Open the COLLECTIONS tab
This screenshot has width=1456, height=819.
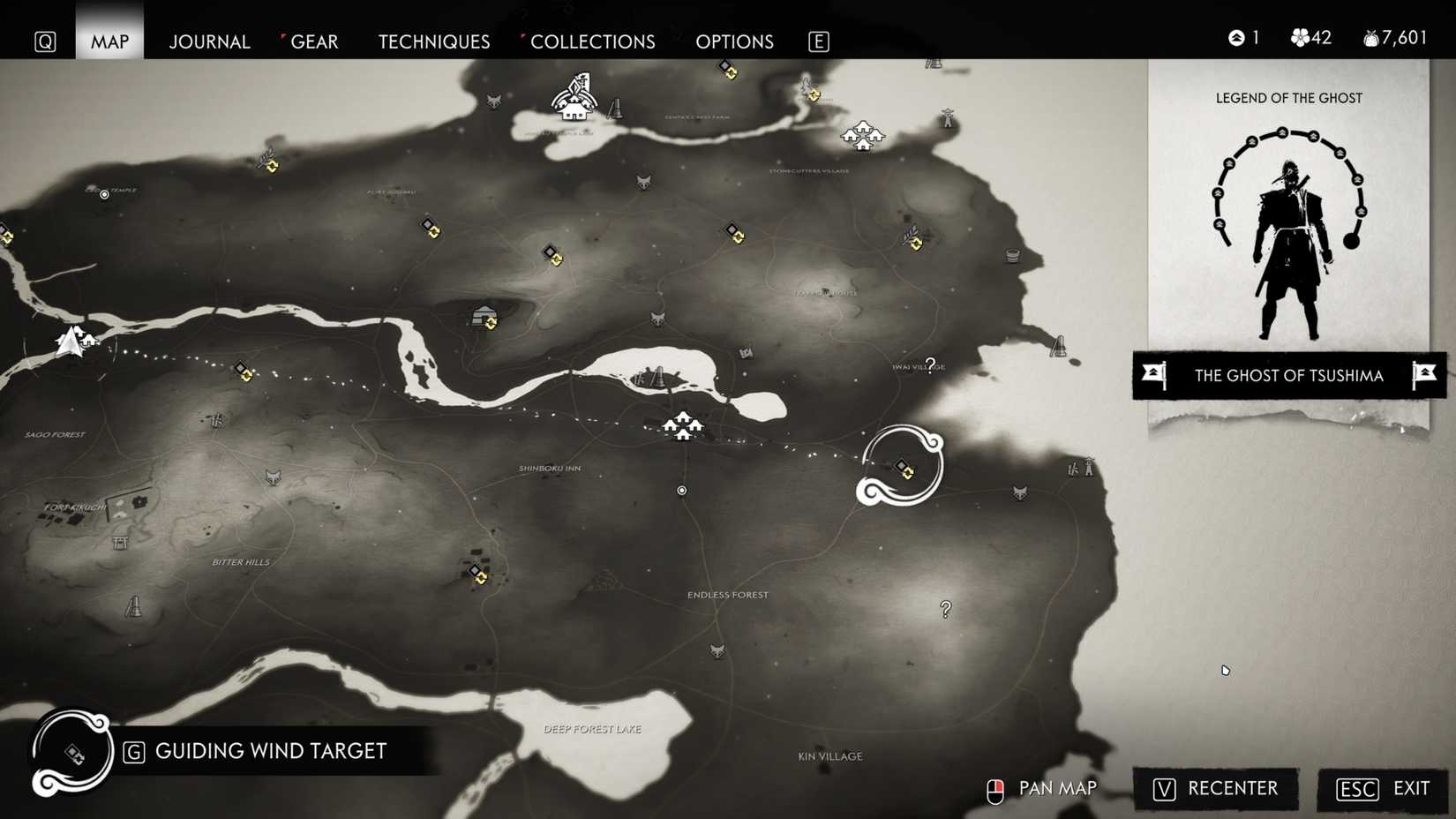pos(592,41)
